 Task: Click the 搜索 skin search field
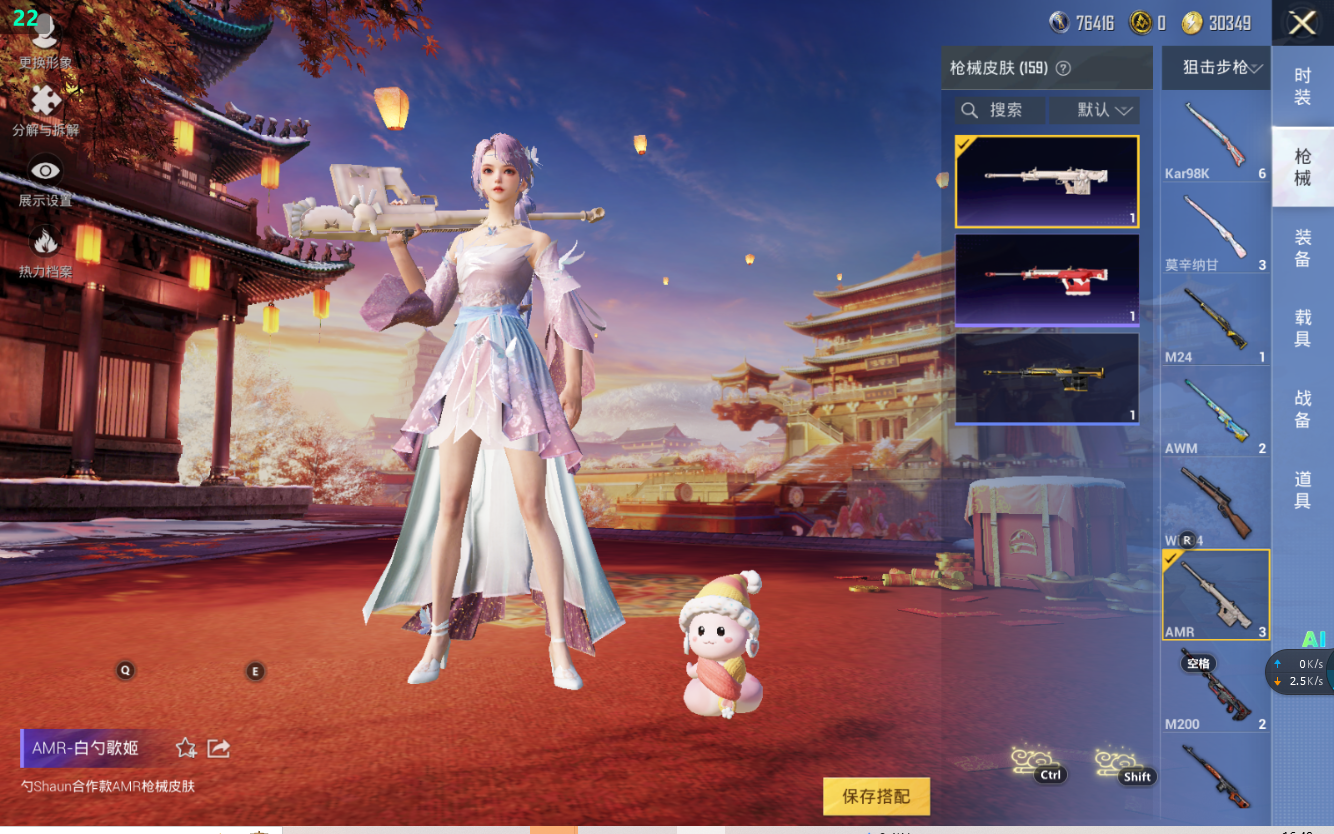pyautogui.click(x=998, y=110)
